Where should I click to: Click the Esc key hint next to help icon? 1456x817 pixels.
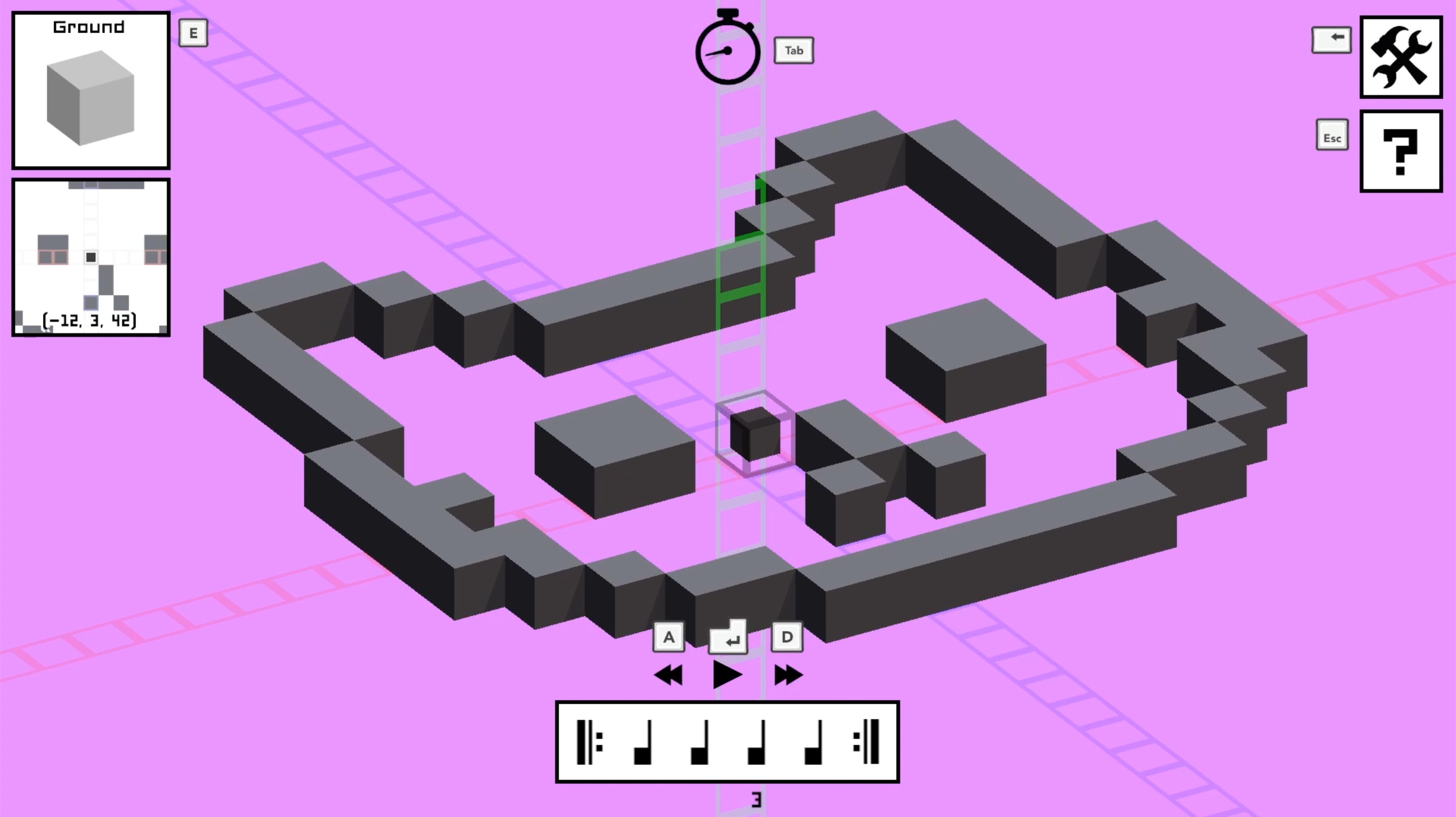(x=1332, y=135)
